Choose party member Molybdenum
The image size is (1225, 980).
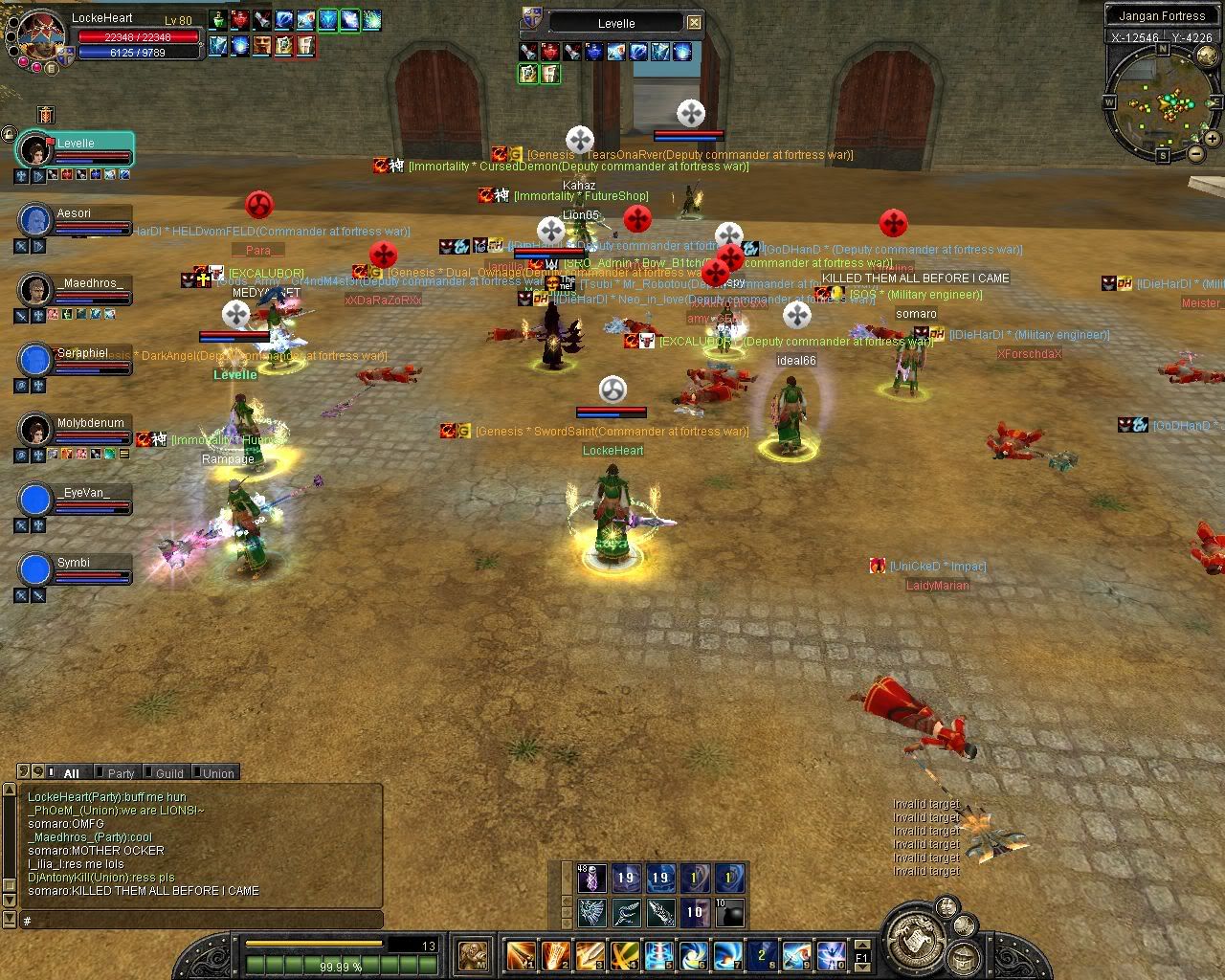[75, 430]
